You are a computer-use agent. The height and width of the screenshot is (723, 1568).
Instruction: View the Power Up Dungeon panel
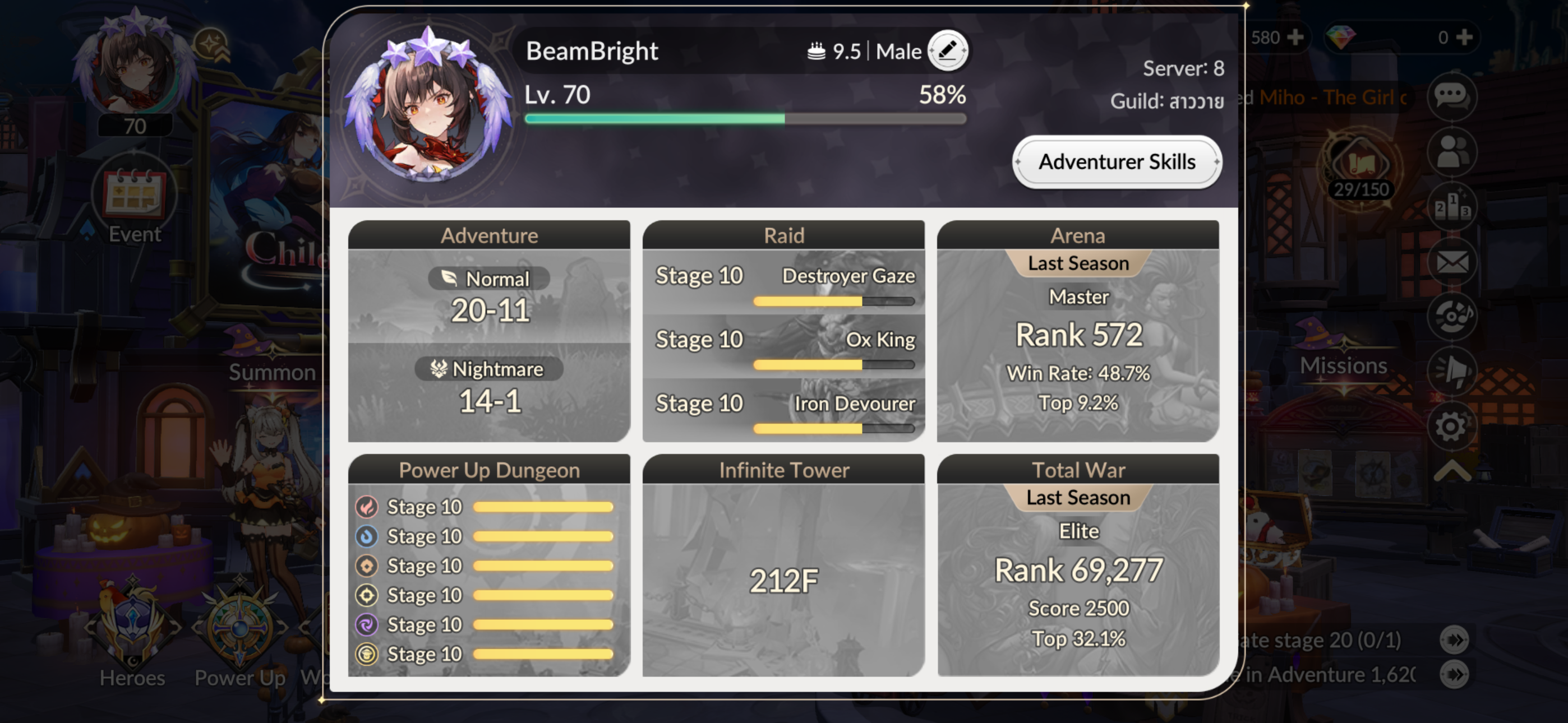[489, 566]
